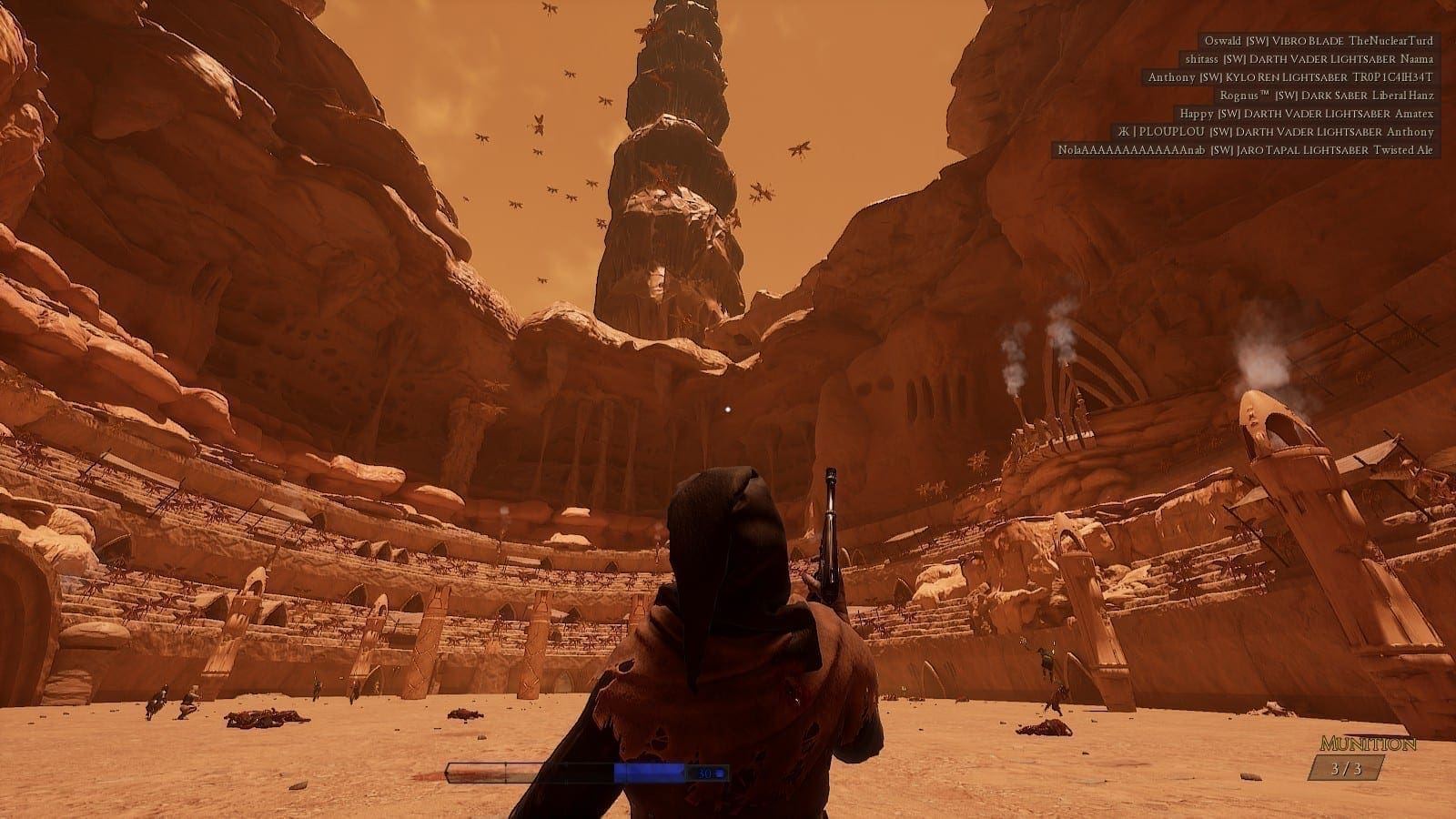Select Oswald's Vibro Blade kill feed entry

(1318, 41)
